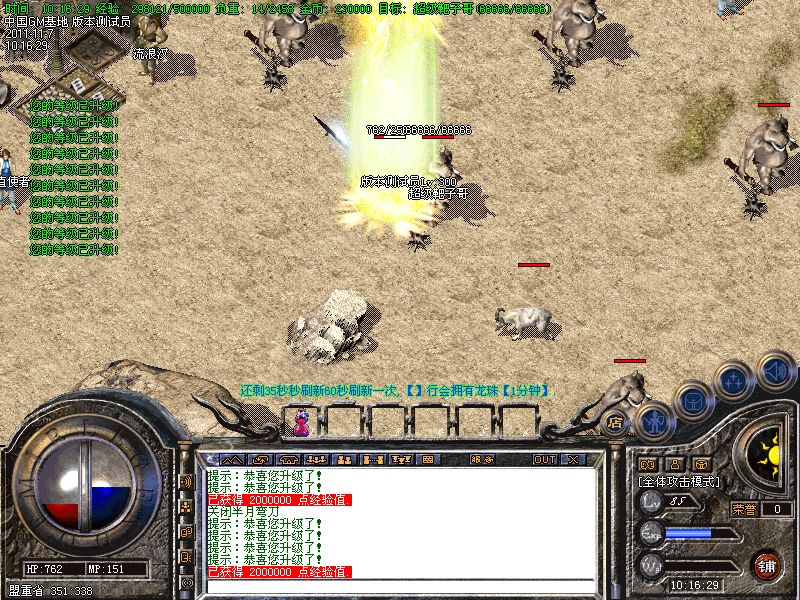Select the purple potion belt slot

[301, 426]
